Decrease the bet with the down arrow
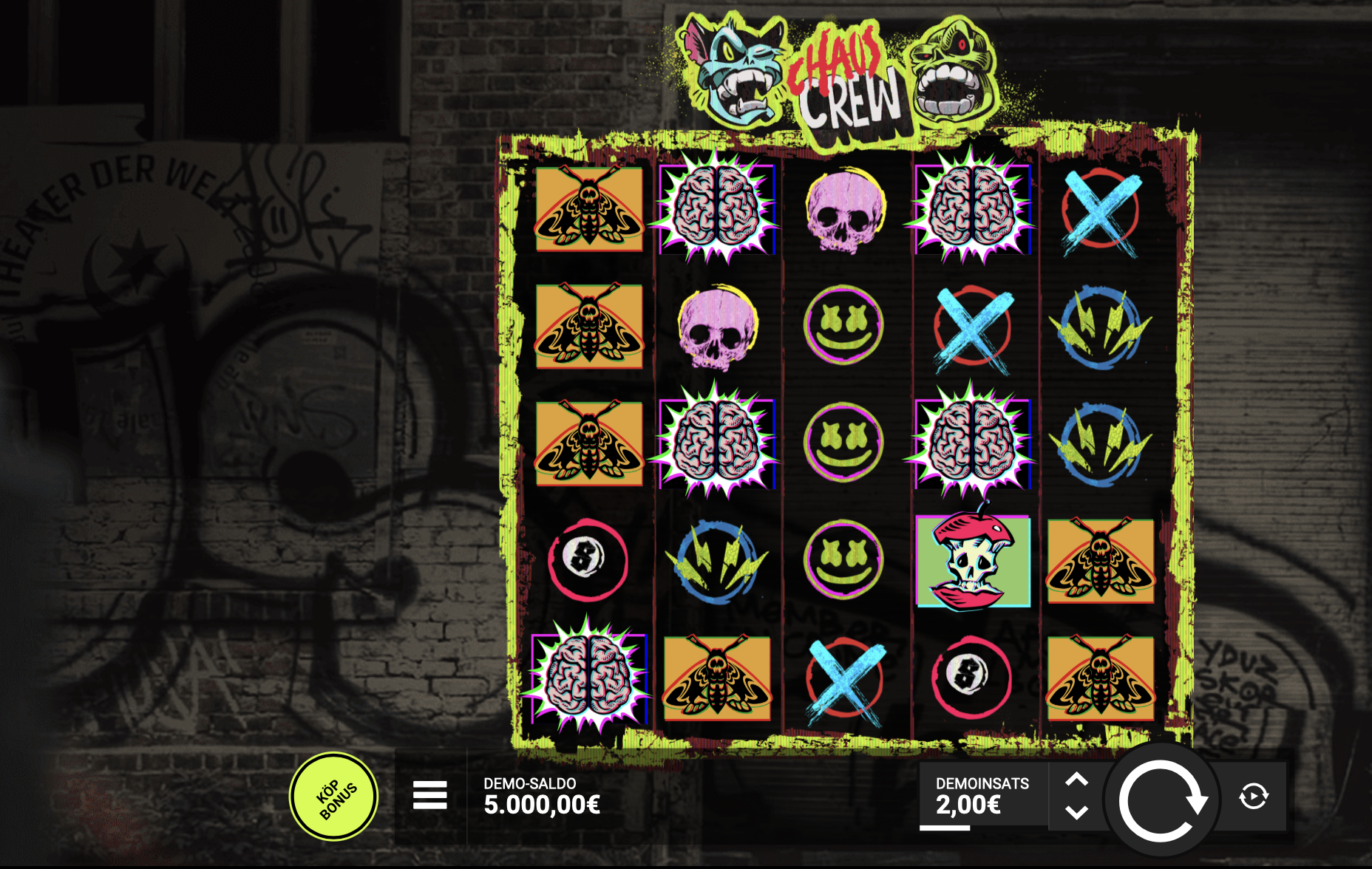1372x869 pixels. point(1076,813)
